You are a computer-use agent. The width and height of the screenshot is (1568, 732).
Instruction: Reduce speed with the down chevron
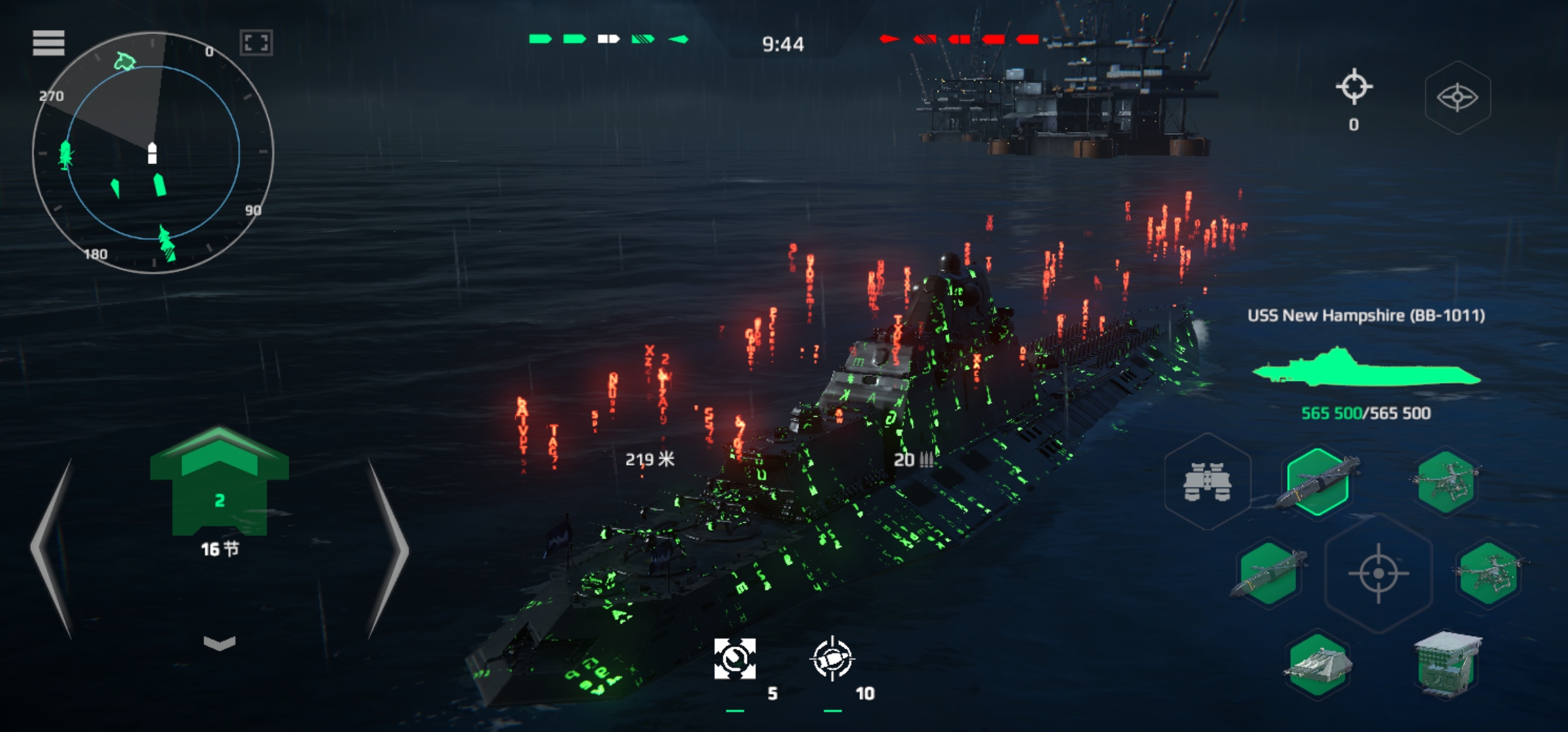(219, 643)
